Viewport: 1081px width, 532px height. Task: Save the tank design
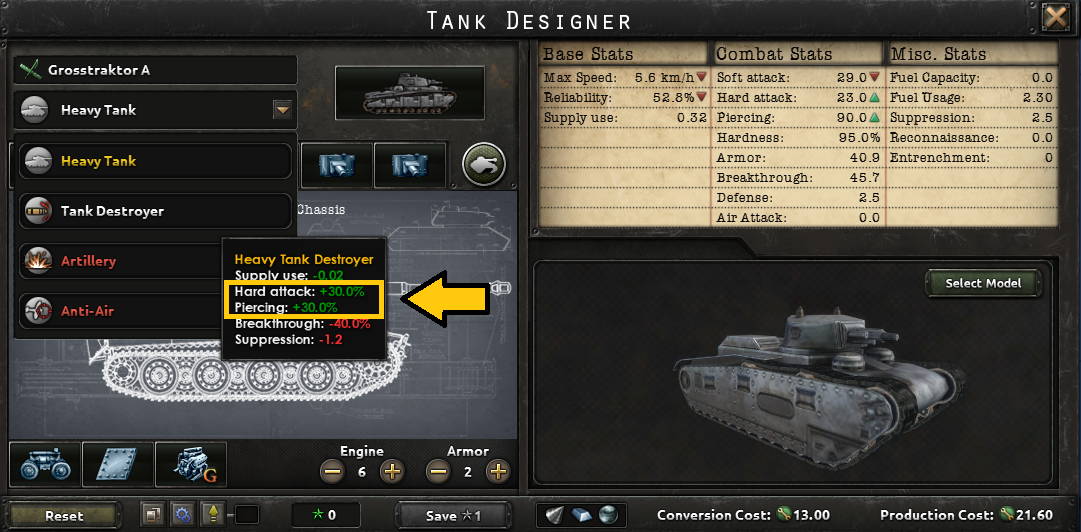point(454,515)
